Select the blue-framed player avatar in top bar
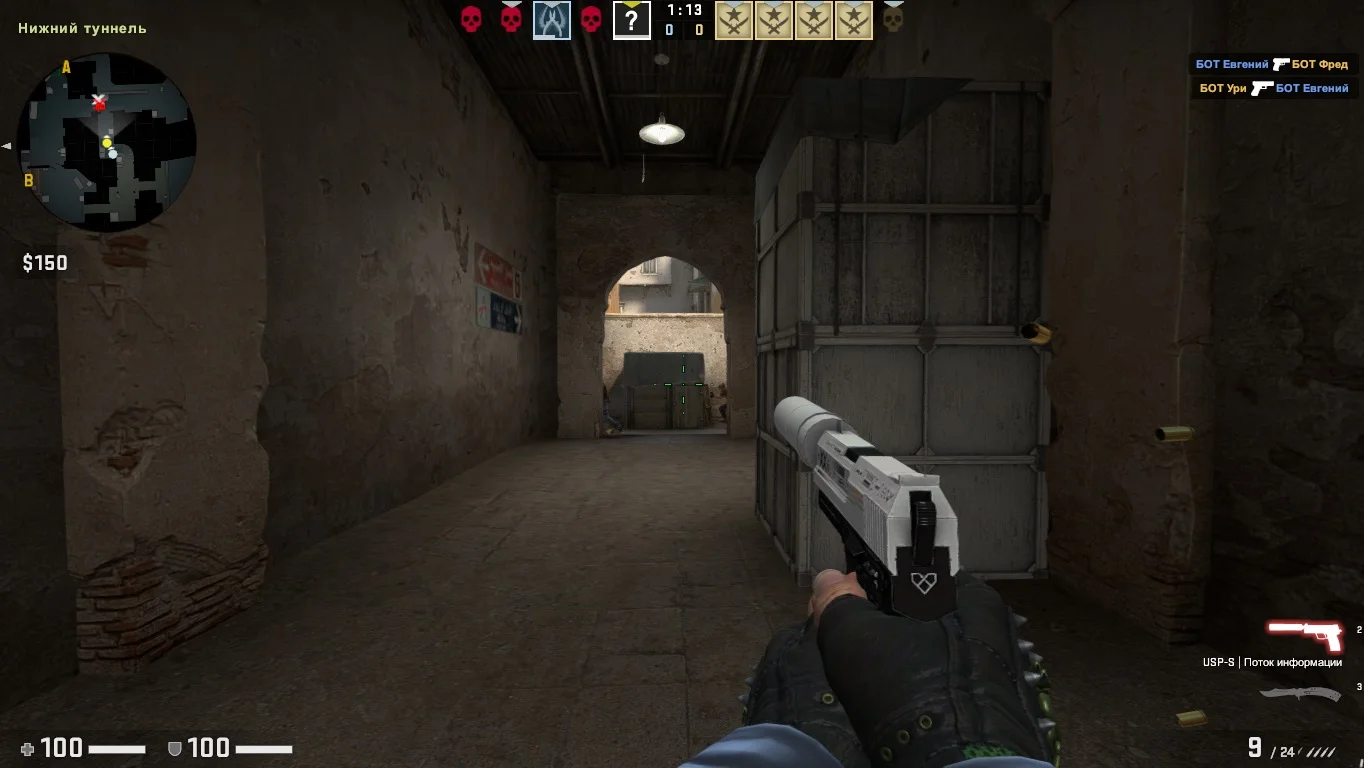The image size is (1364, 768). click(551, 20)
